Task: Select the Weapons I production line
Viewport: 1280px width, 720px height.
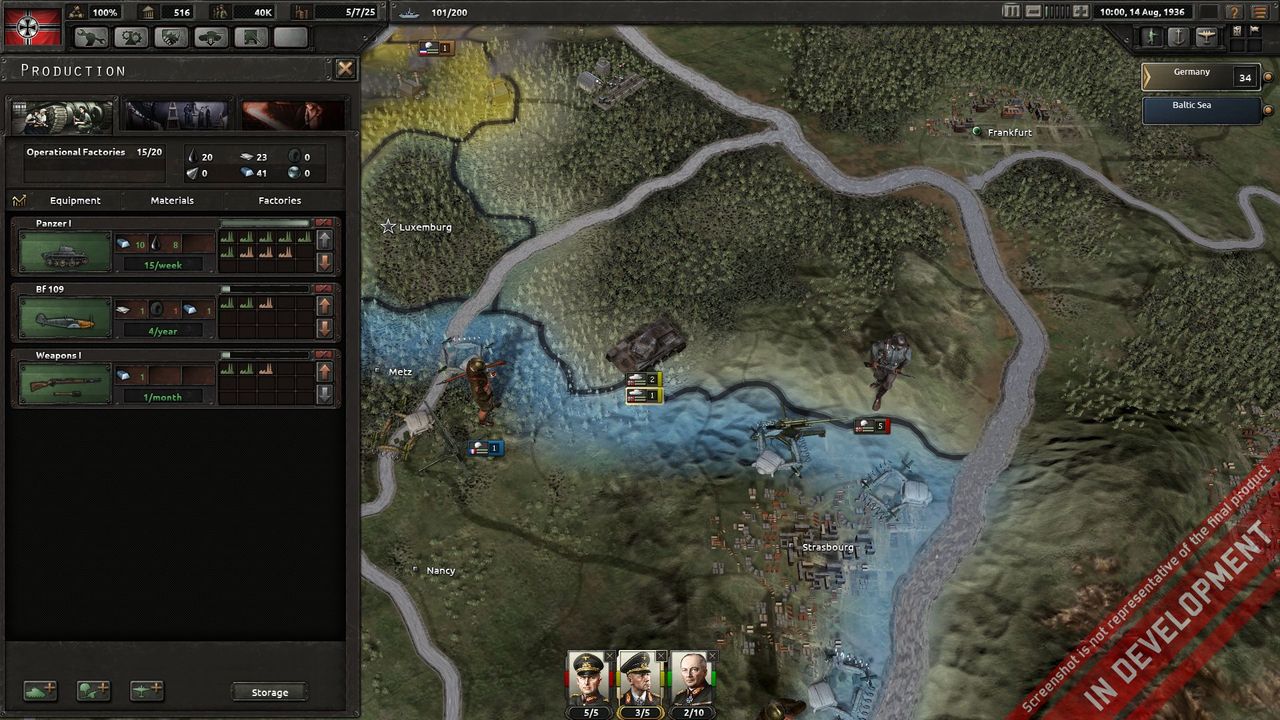Action: pyautogui.click(x=65, y=383)
